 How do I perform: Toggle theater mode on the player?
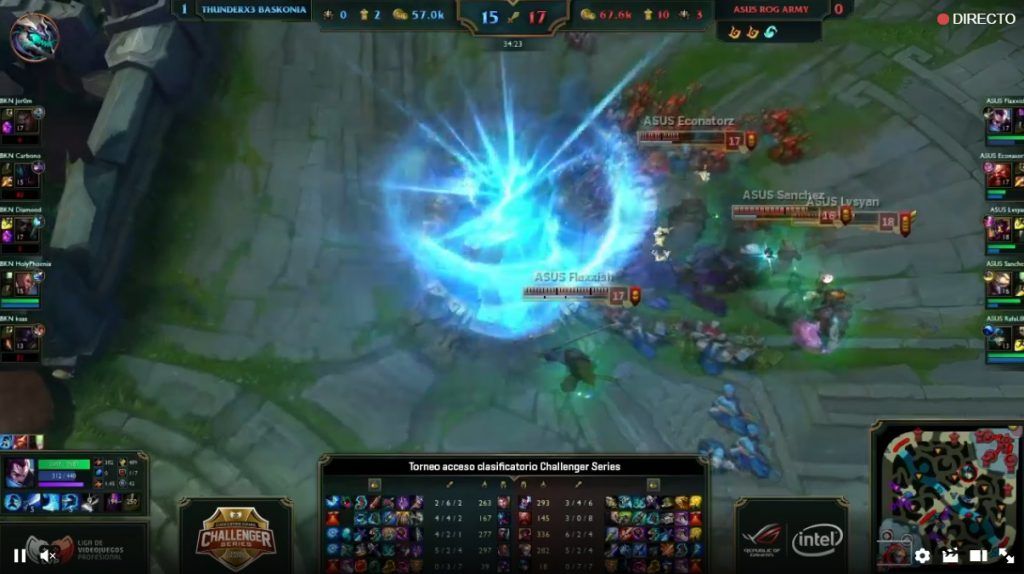(x=978, y=556)
